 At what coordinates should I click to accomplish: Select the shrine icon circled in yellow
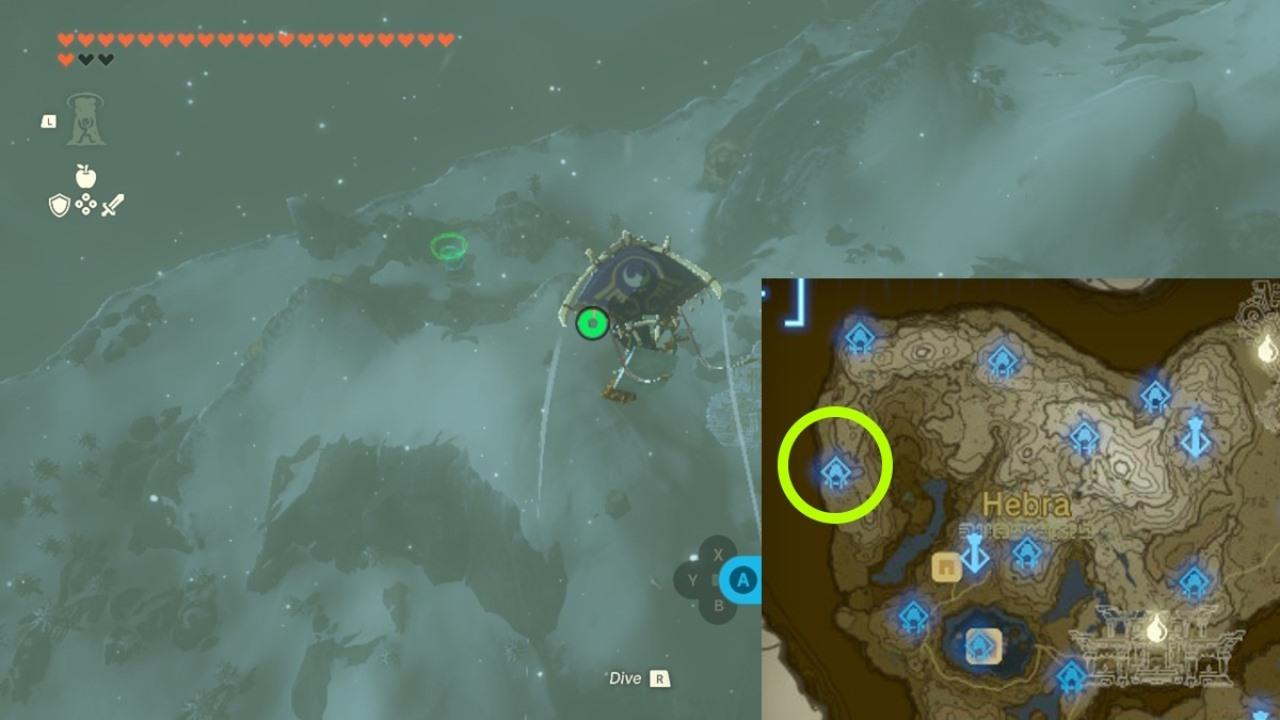[838, 470]
